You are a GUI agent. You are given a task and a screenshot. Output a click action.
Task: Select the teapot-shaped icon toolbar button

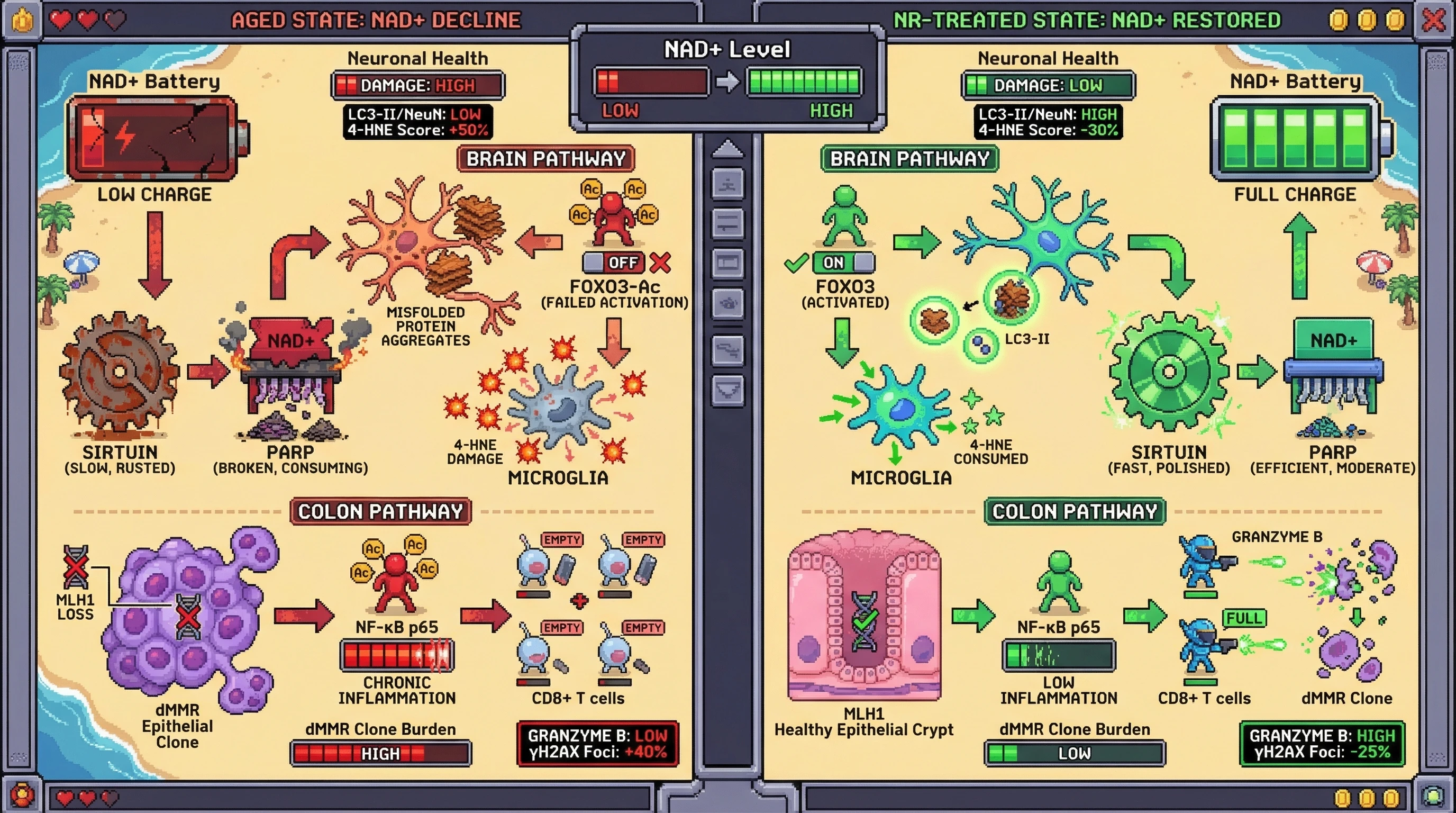[x=727, y=304]
